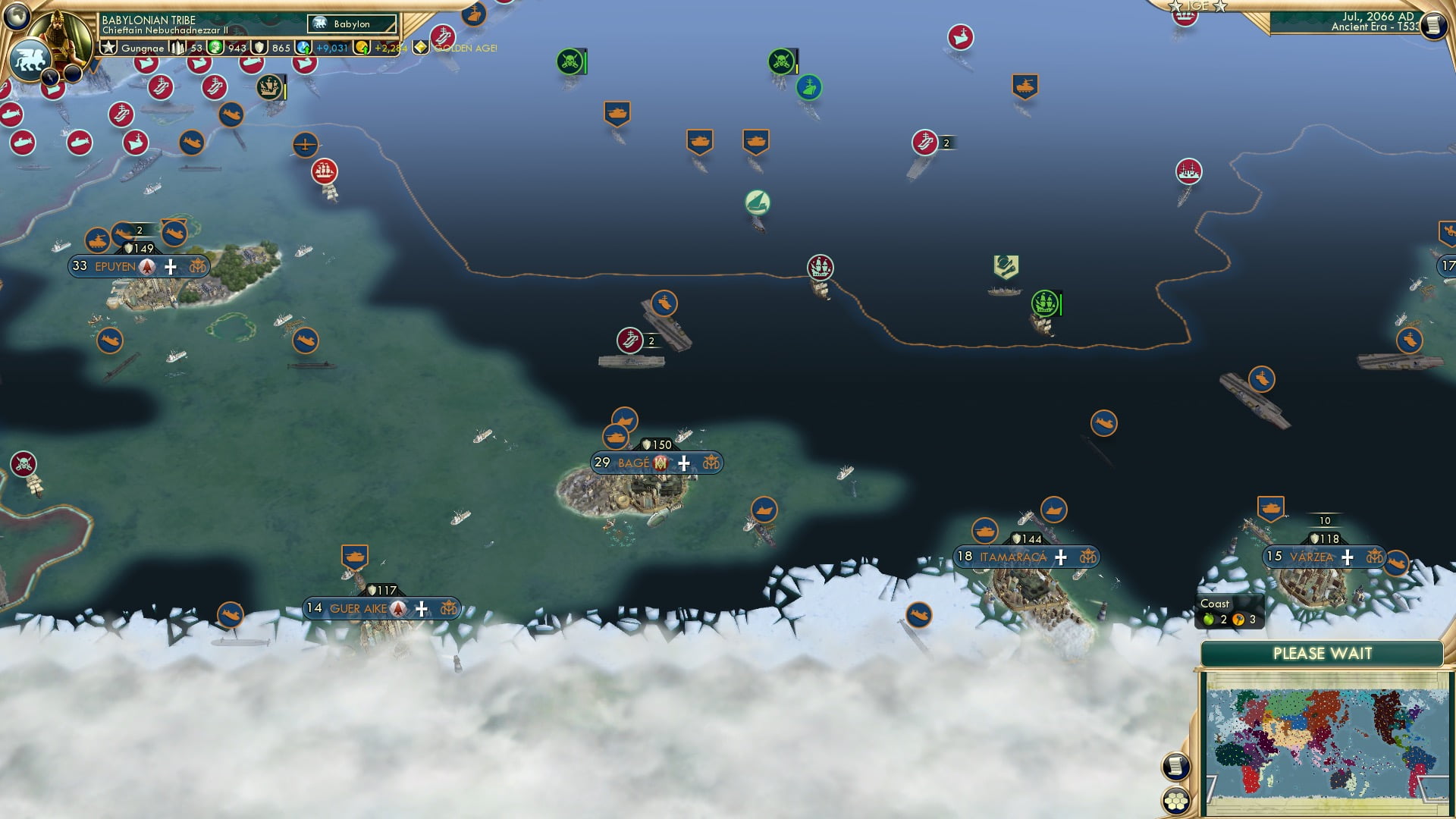Click the science icon next to +9,031
Viewport: 1456px width, 819px height.
pos(303,47)
